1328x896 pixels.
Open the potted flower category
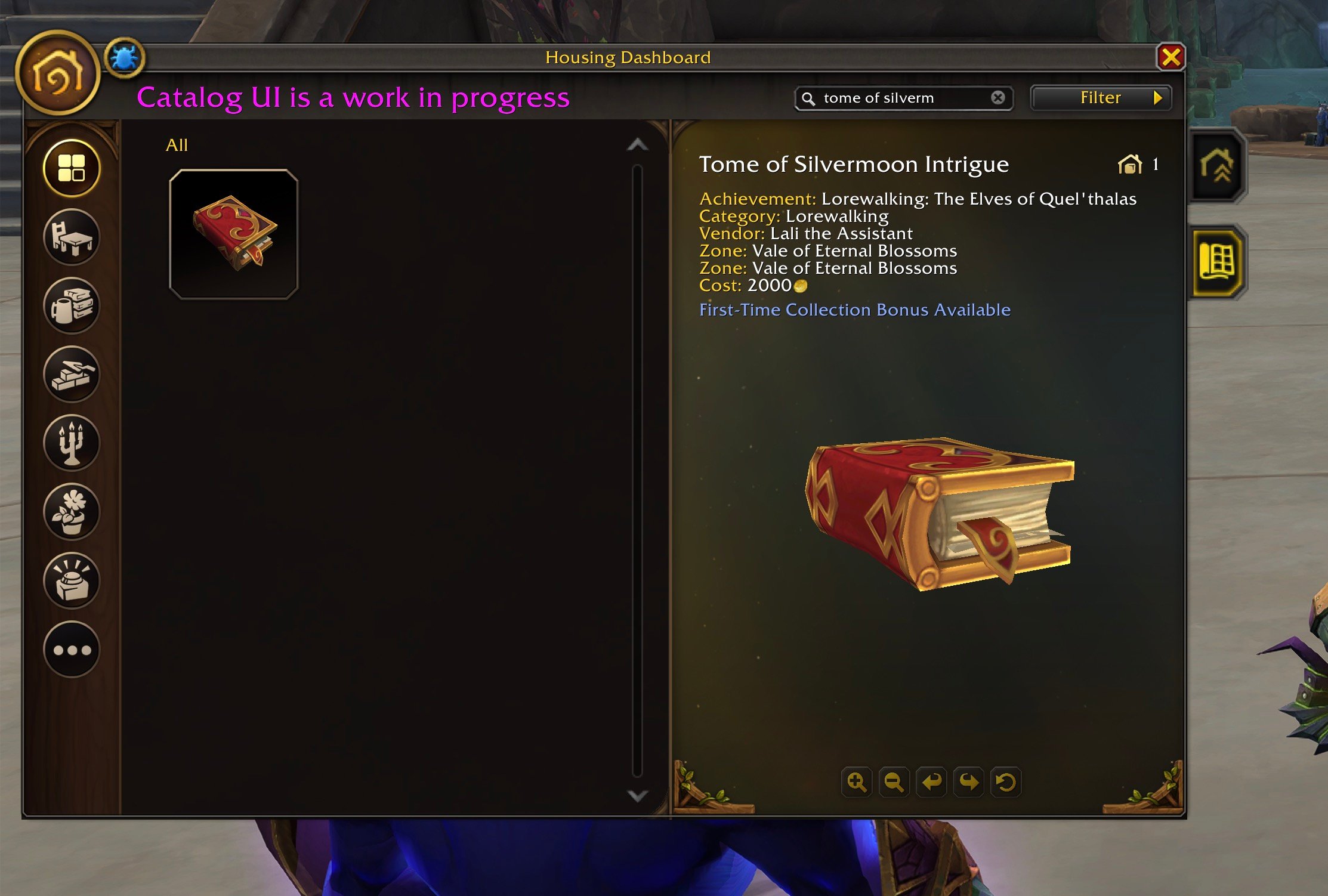72,512
